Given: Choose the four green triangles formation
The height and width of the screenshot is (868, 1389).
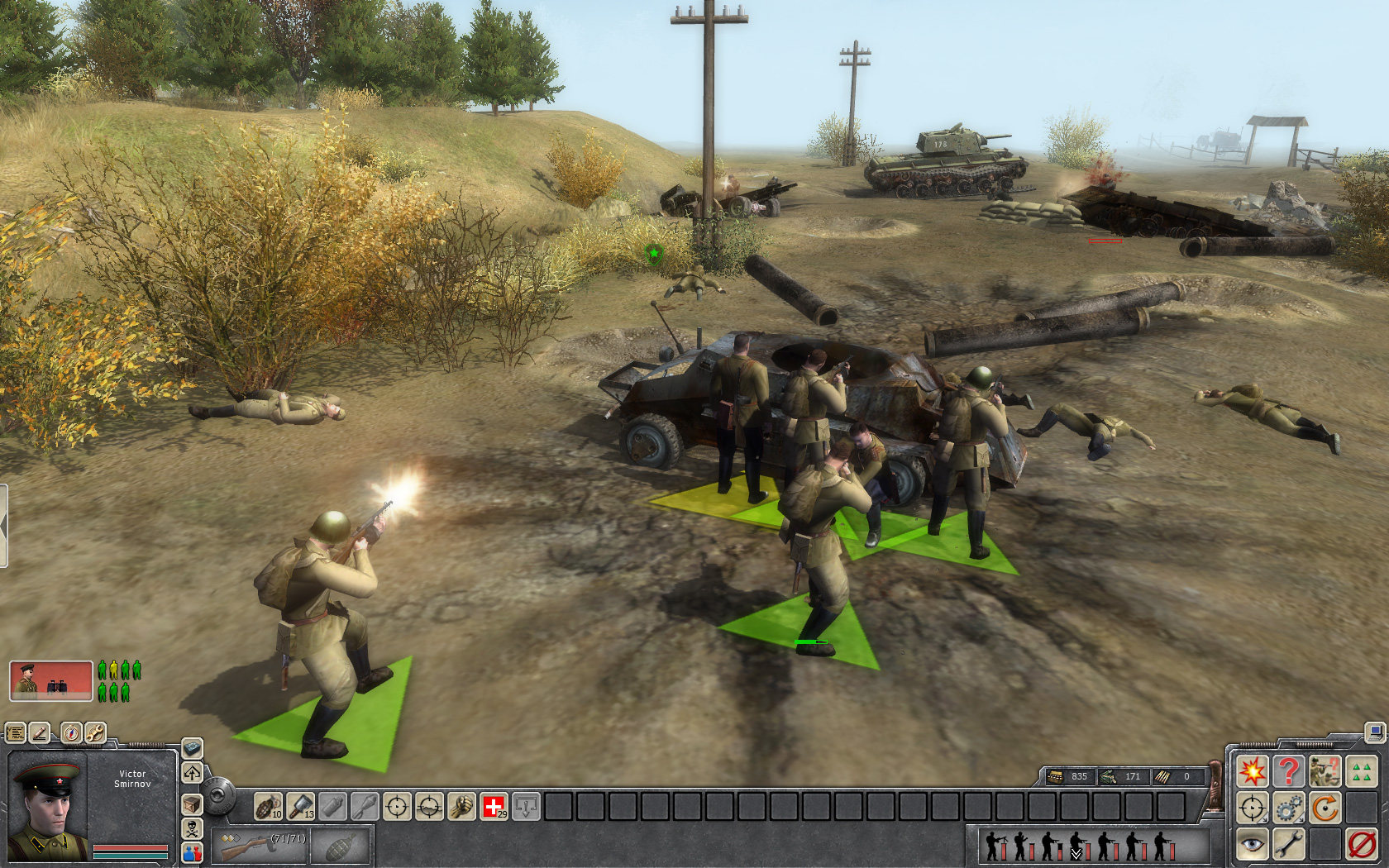Looking at the screenshot, I should (1361, 771).
